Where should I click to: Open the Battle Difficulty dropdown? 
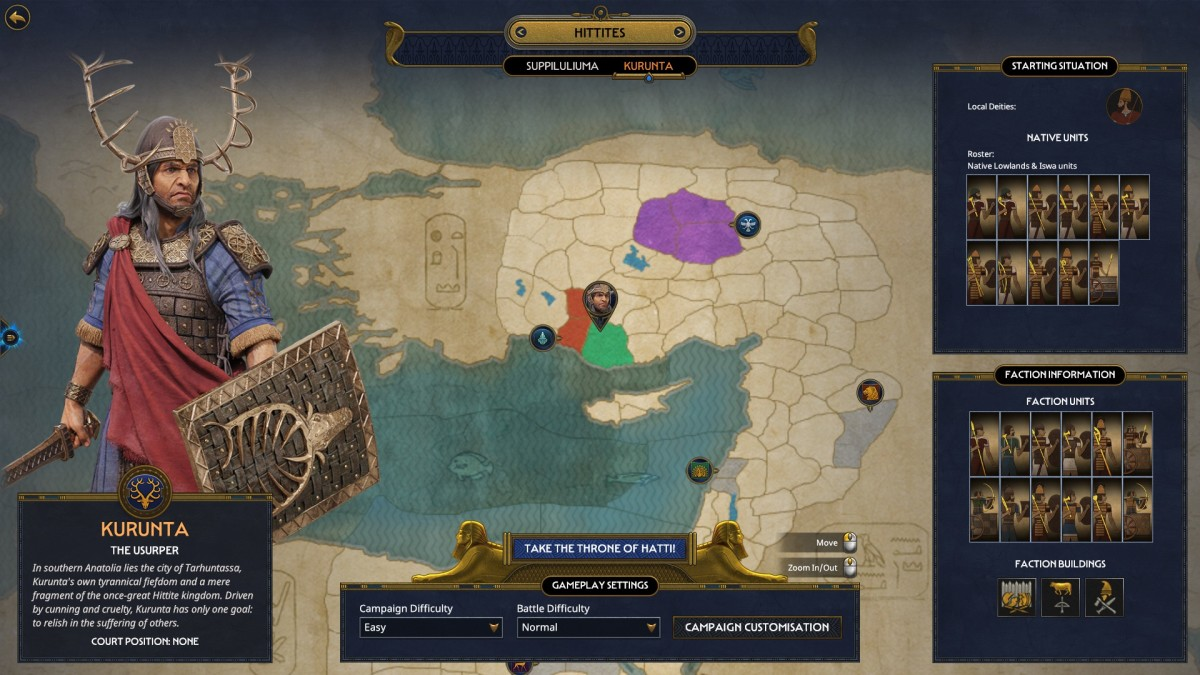pos(588,627)
